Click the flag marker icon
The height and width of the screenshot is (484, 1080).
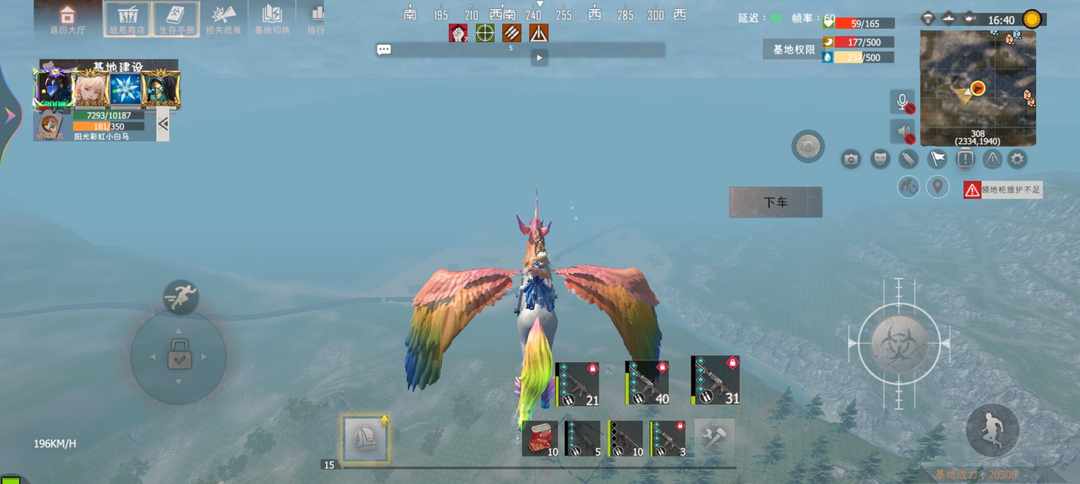[x=936, y=158]
